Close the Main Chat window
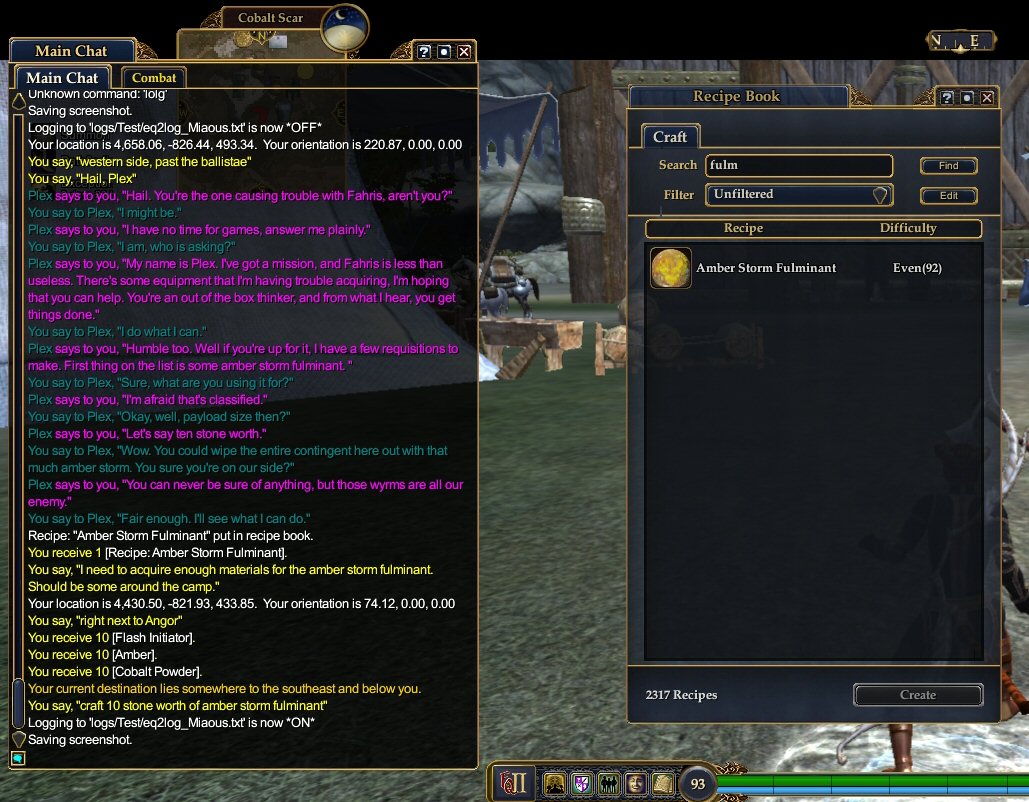Image resolution: width=1029 pixels, height=802 pixels. click(464, 51)
